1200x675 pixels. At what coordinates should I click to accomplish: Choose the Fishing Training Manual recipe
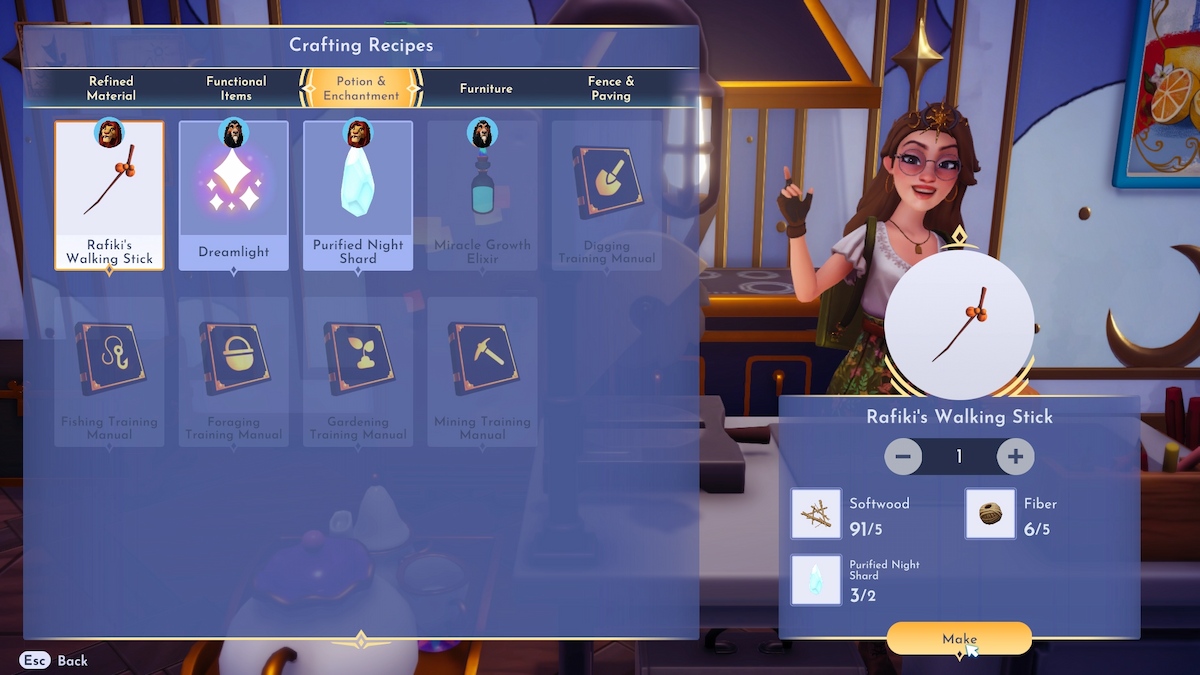point(110,371)
